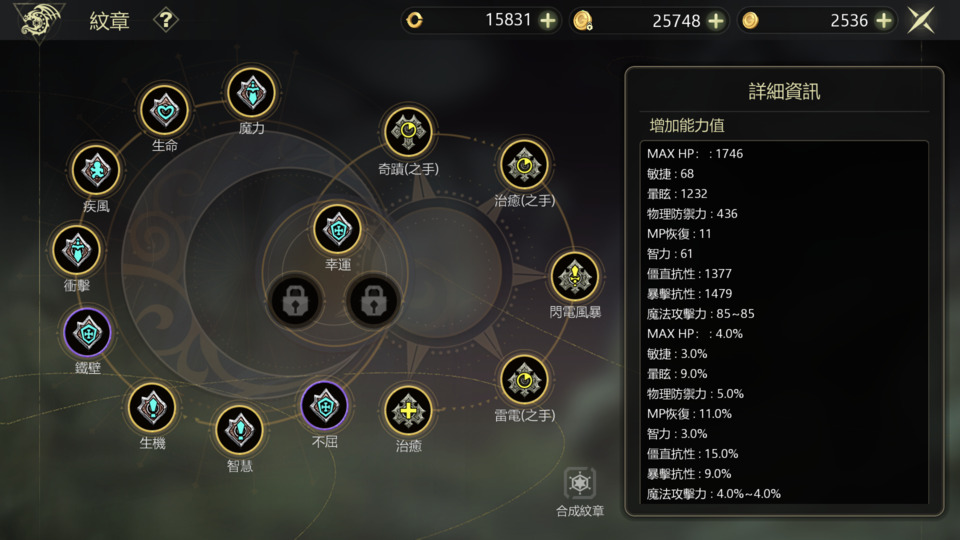Viewport: 960px width, 540px height.
Task: Pick the 治癒 emblem with yellow cross
Action: pos(409,411)
